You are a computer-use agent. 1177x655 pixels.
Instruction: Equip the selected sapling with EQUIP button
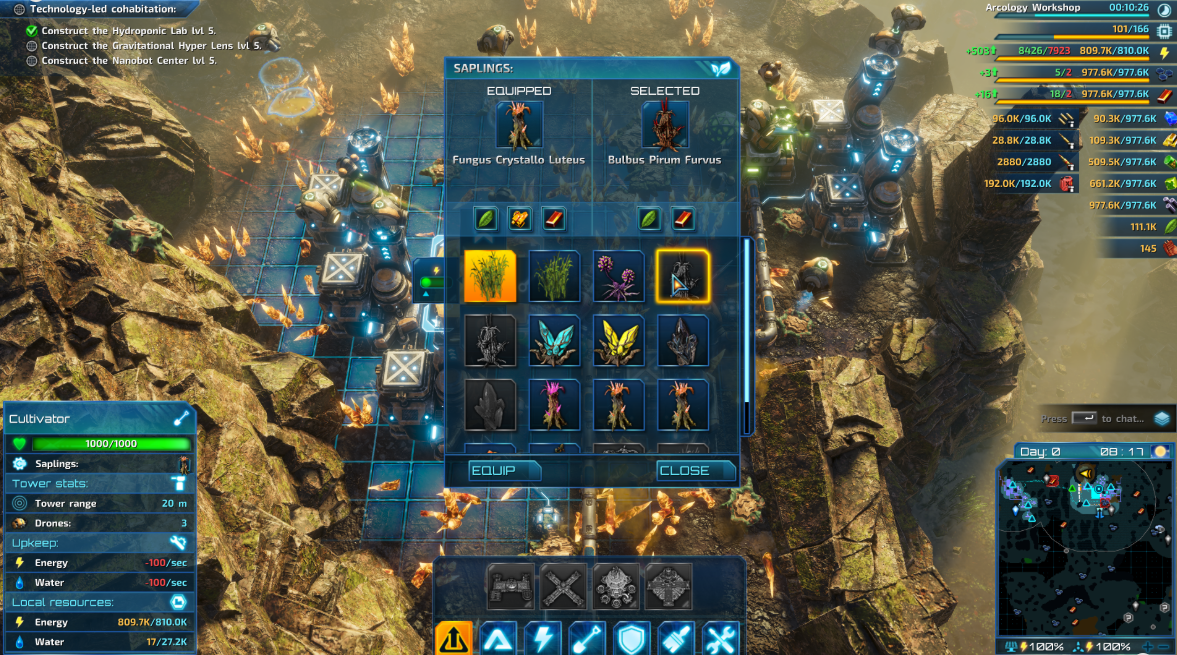(x=505, y=470)
